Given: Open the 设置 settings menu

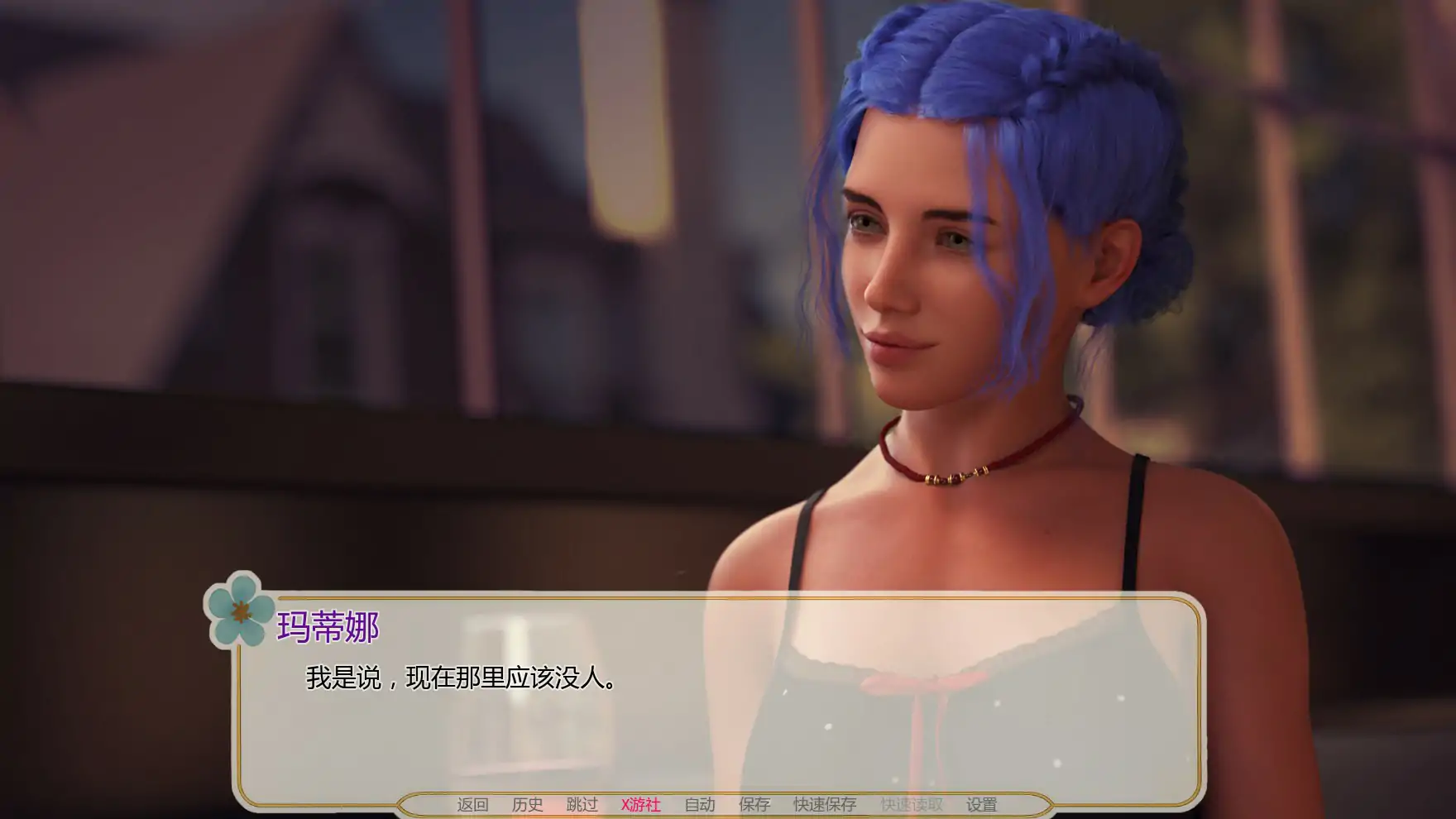Looking at the screenshot, I should coord(980,803).
